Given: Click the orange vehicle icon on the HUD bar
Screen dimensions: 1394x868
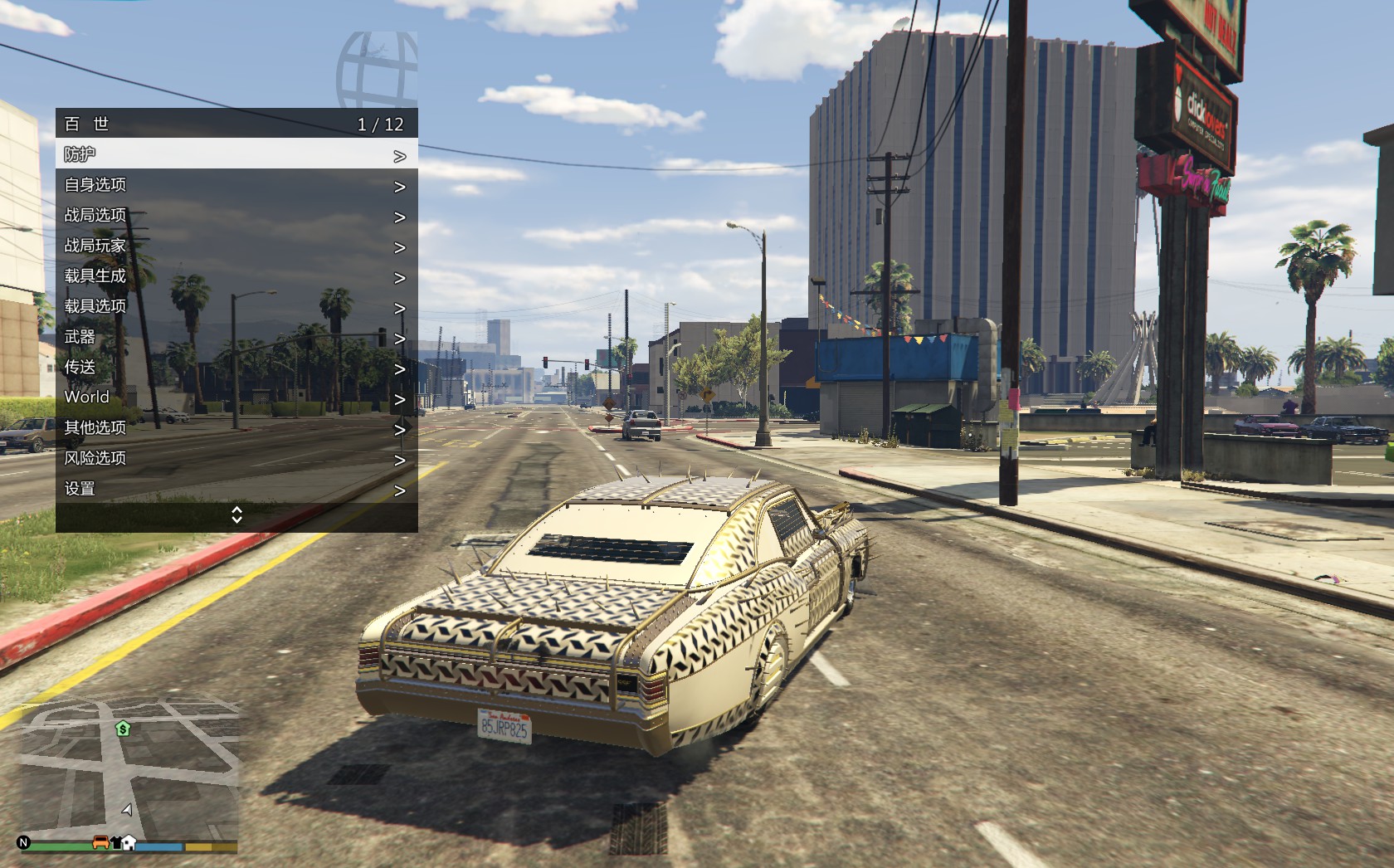Looking at the screenshot, I should [x=100, y=842].
